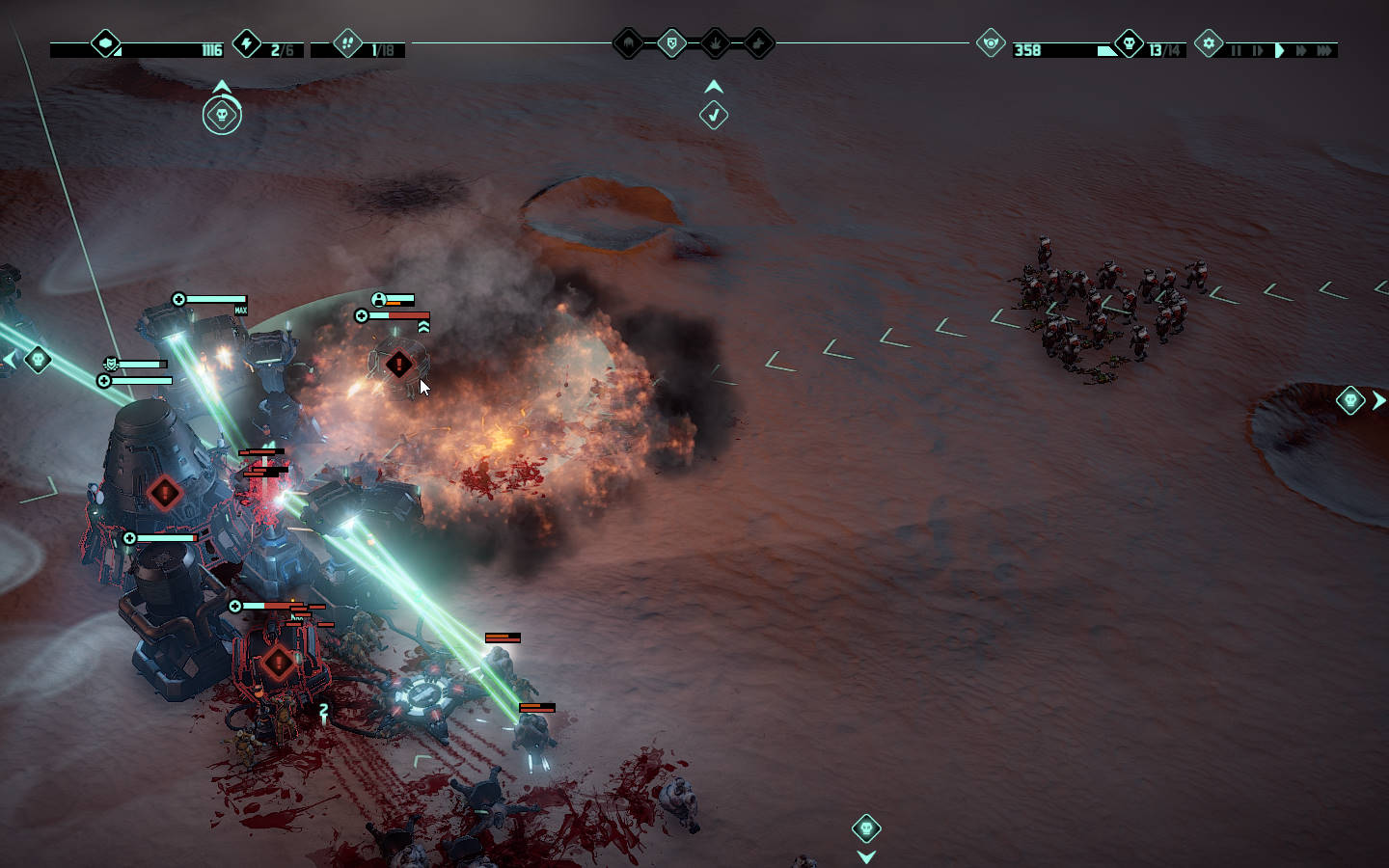The image size is (1389, 868).
Task: Jump to the checkmark objective marker
Action: 714,115
